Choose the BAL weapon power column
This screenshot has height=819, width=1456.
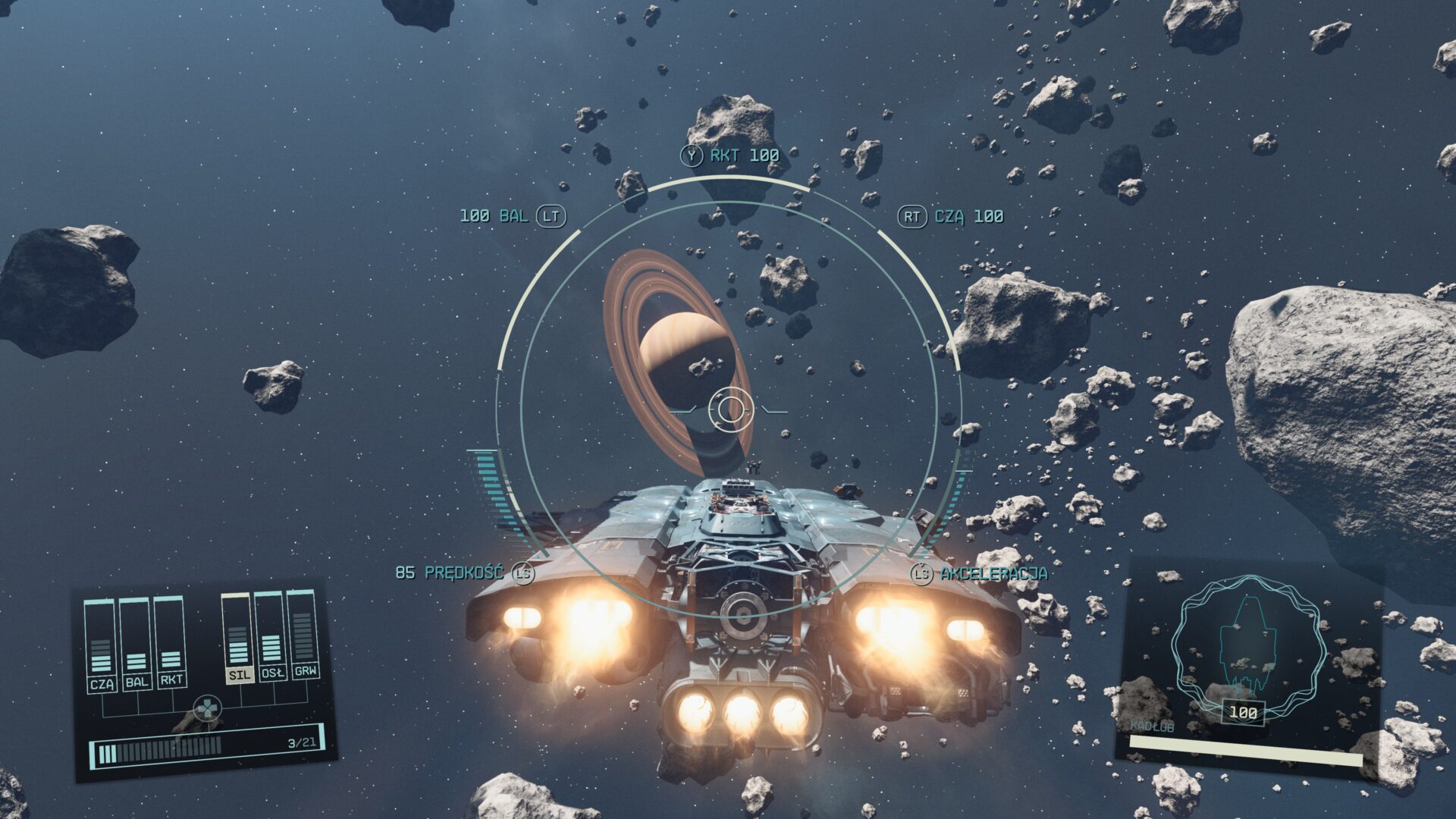[x=136, y=643]
